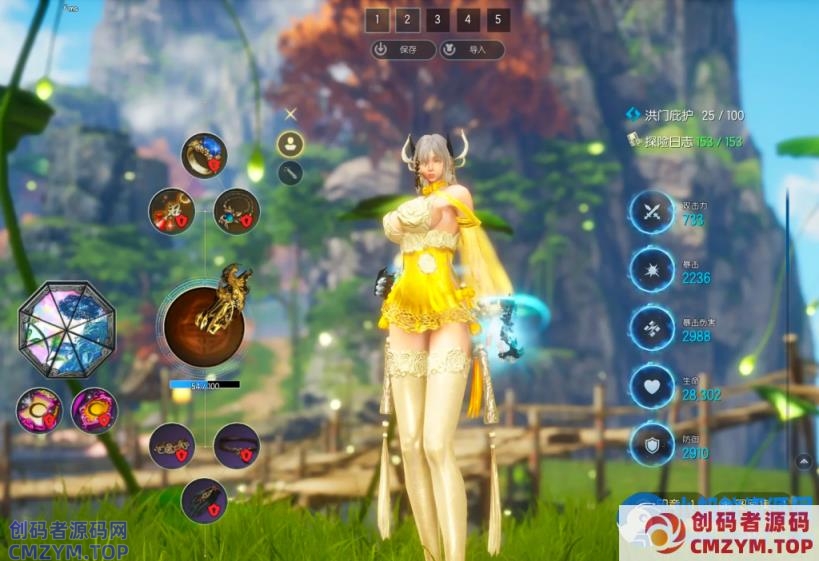Pick loadout preset 5

pyautogui.click(x=498, y=20)
